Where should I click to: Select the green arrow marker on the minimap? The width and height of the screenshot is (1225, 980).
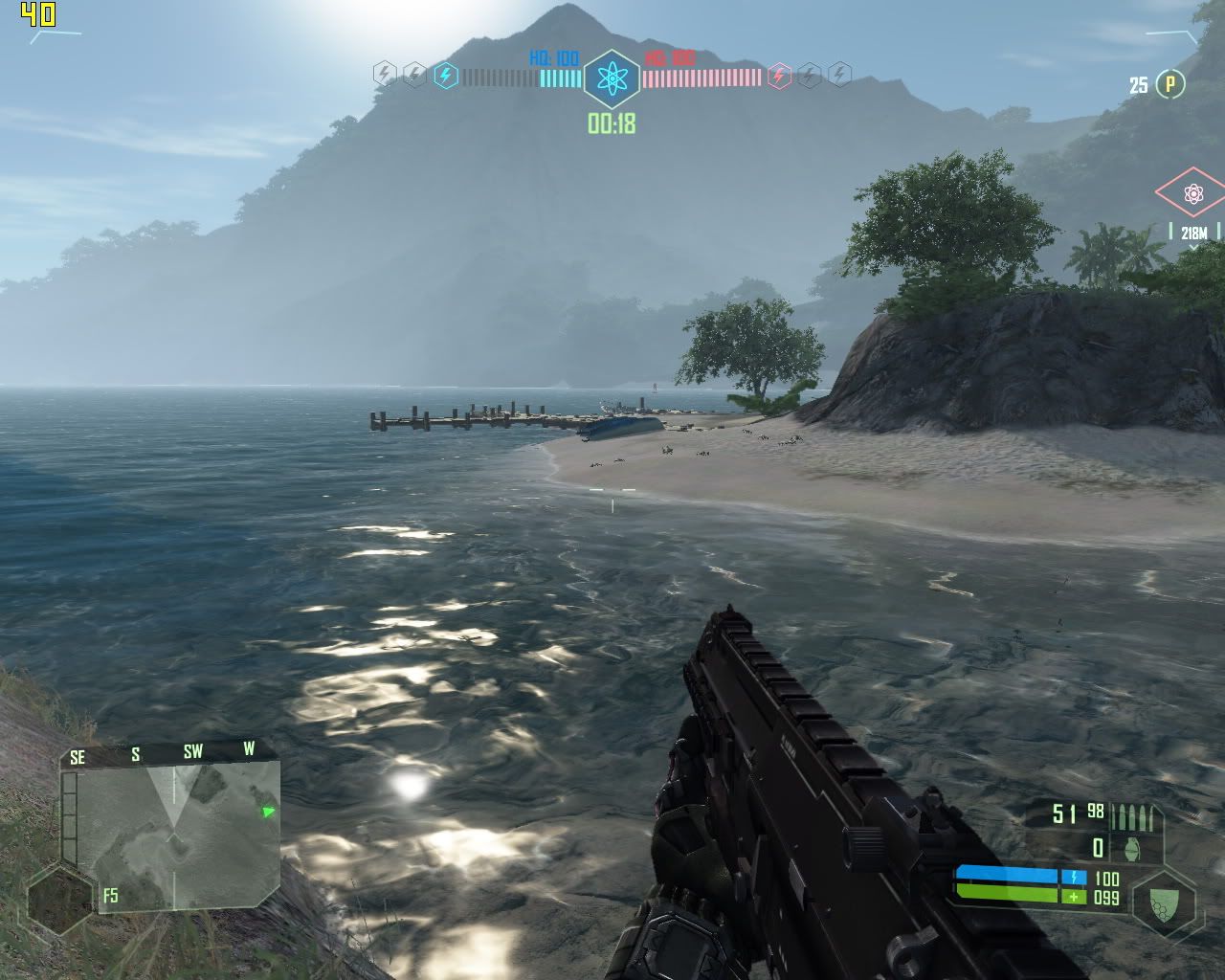269,812
